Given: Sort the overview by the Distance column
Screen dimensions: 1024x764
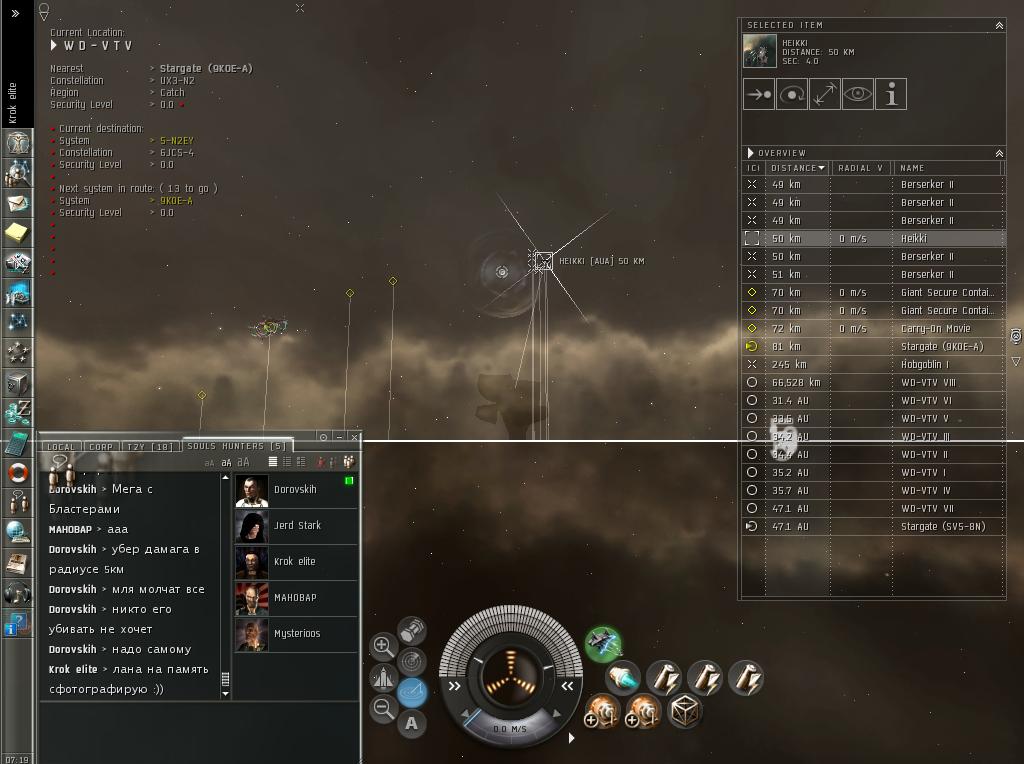Looking at the screenshot, I should (797, 168).
